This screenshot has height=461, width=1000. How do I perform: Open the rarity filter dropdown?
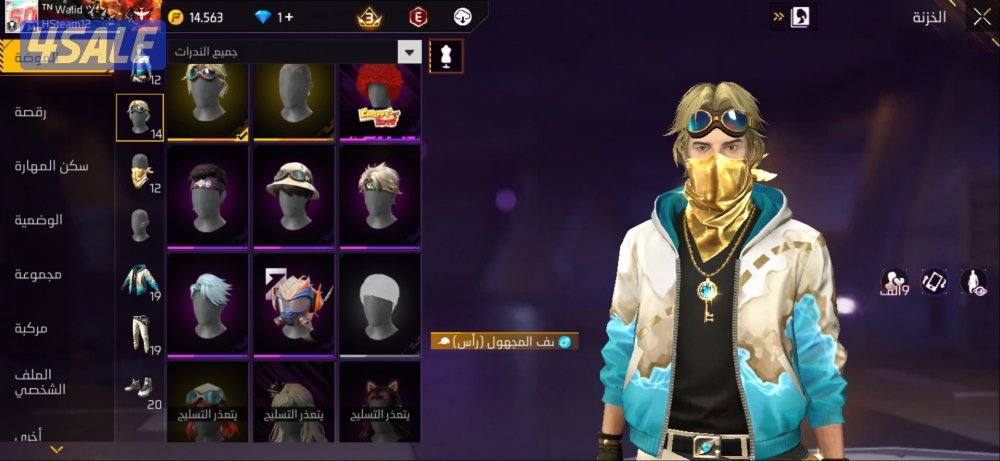click(x=409, y=52)
